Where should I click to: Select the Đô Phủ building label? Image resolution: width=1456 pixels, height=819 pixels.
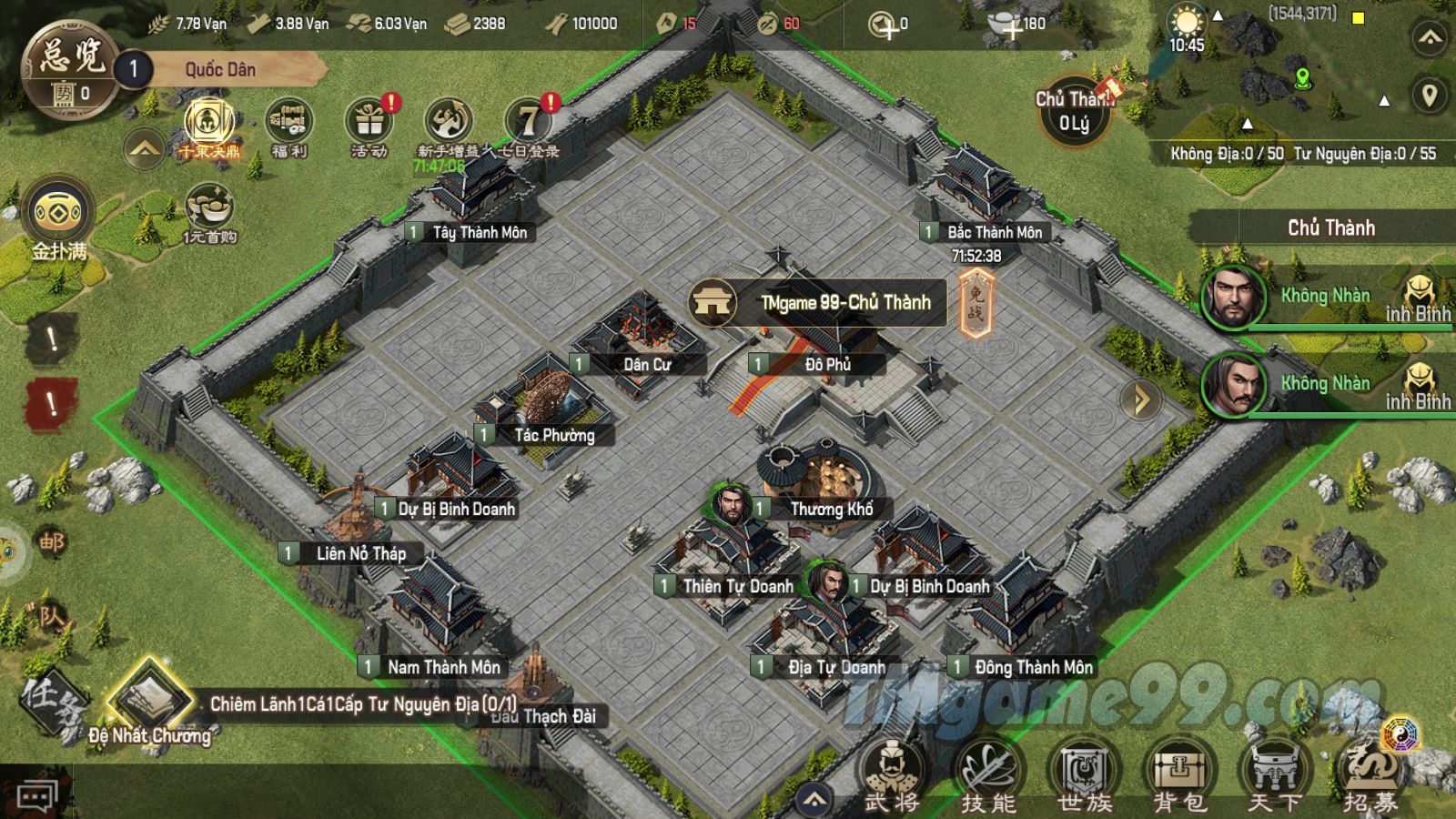[x=827, y=364]
